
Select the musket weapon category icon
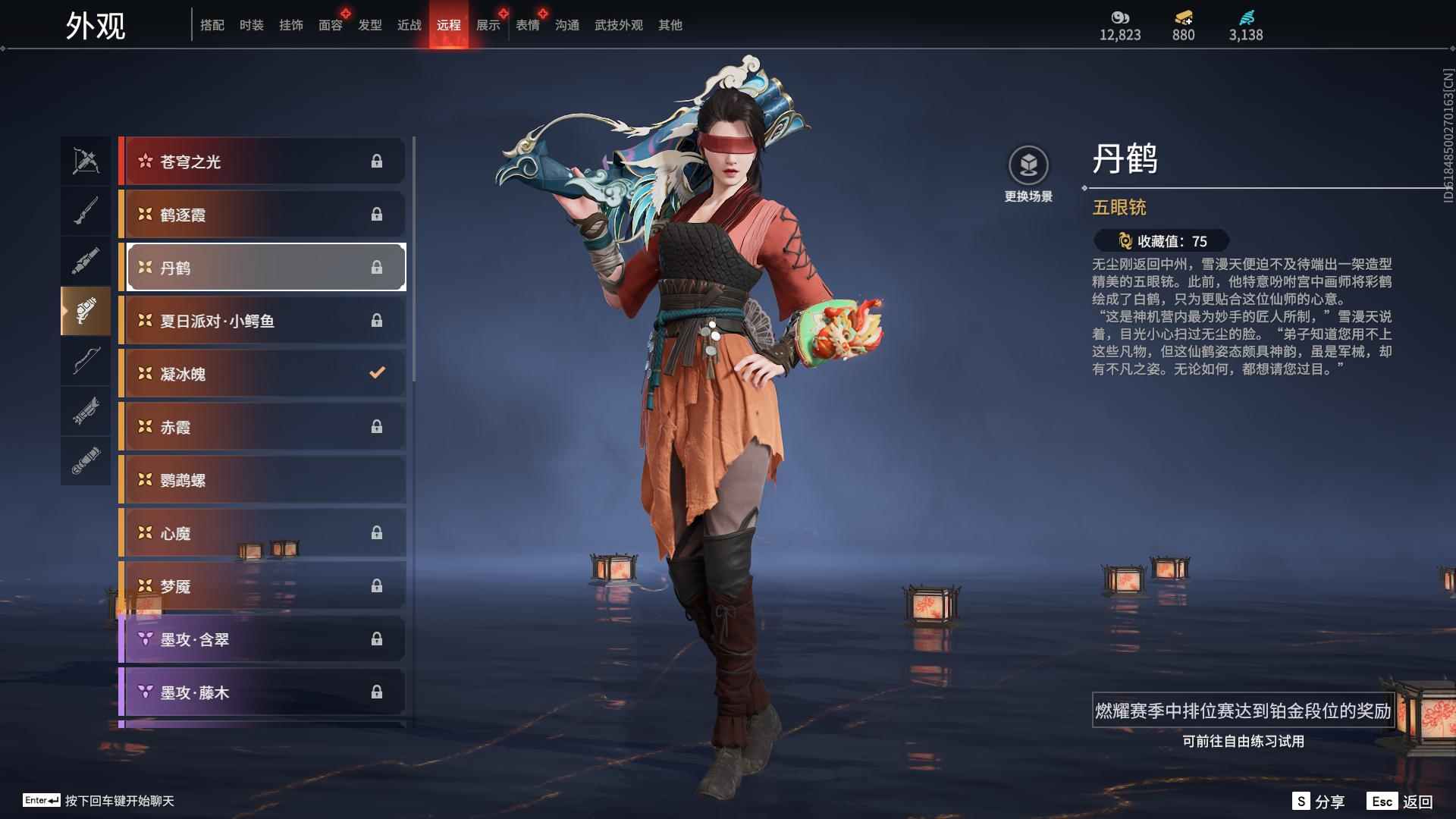pyautogui.click(x=86, y=210)
